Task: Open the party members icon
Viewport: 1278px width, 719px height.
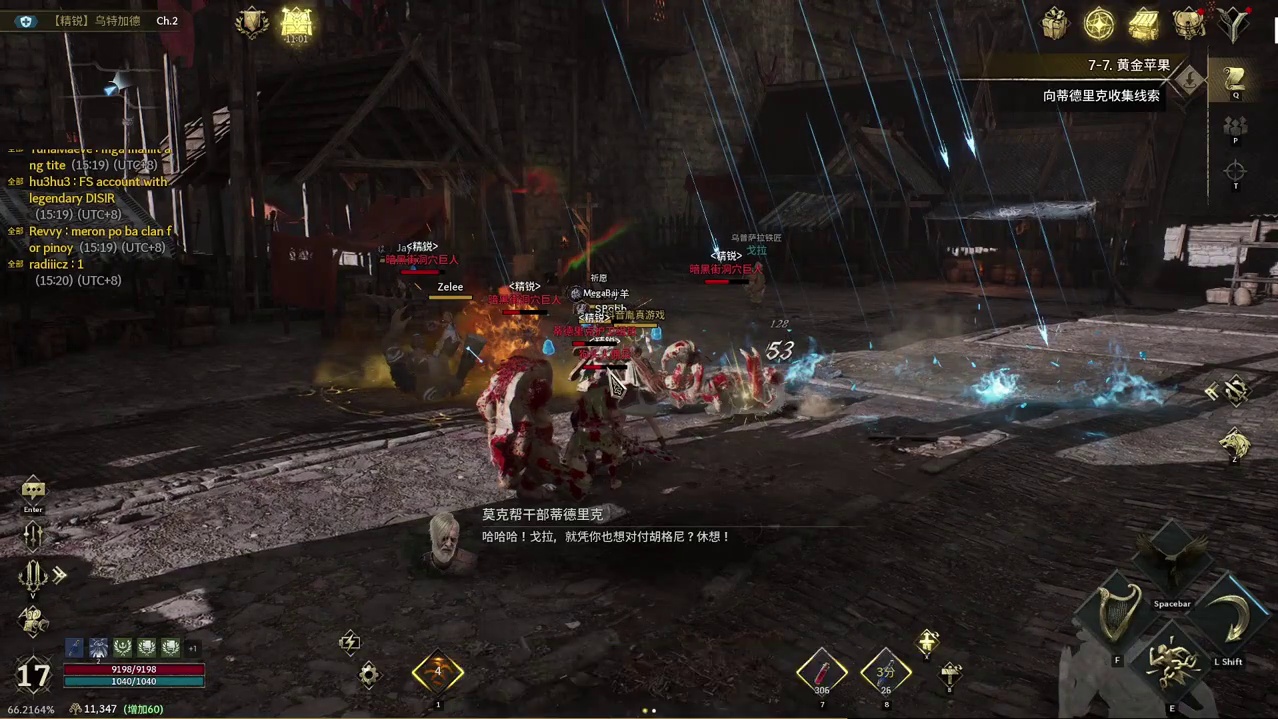Action: point(1235,127)
